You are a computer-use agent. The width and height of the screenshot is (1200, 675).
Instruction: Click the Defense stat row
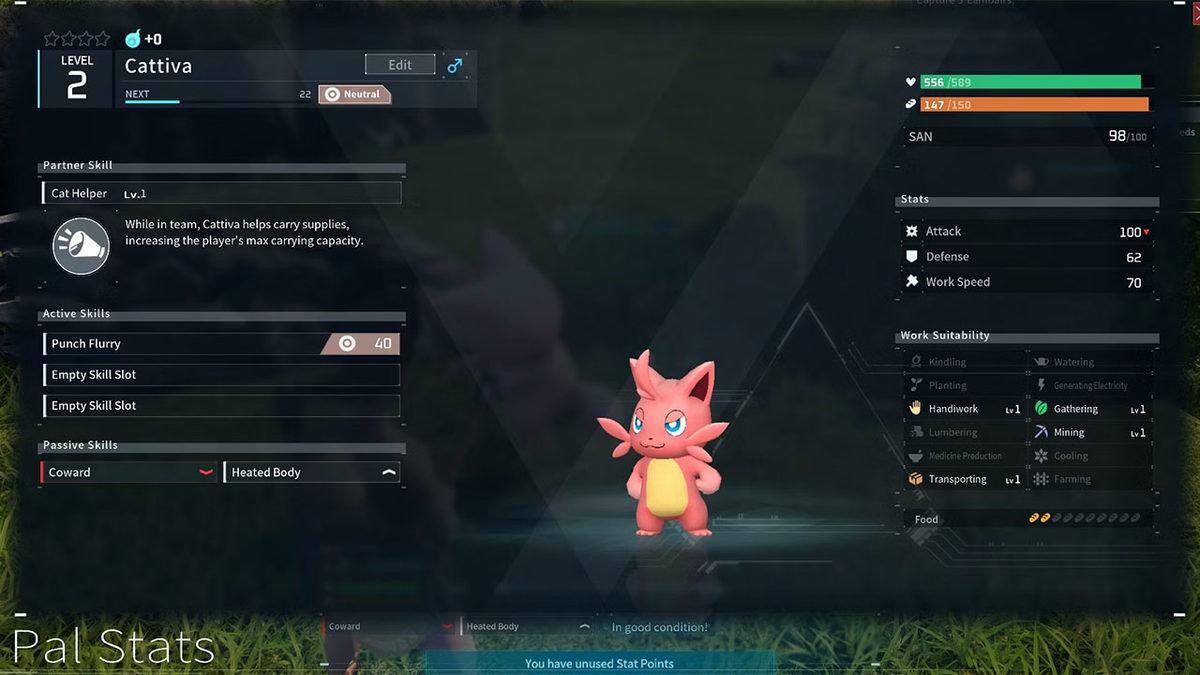coord(1027,257)
